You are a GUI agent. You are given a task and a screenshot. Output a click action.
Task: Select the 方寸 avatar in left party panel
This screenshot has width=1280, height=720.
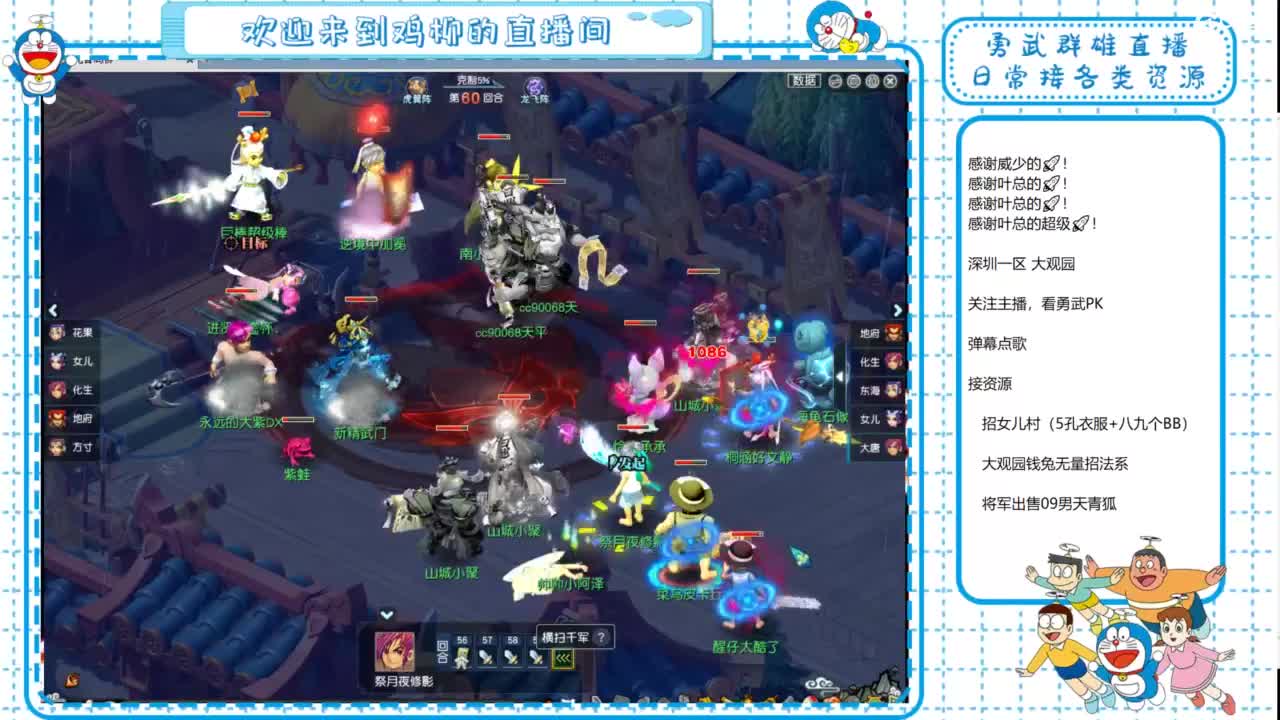click(57, 446)
